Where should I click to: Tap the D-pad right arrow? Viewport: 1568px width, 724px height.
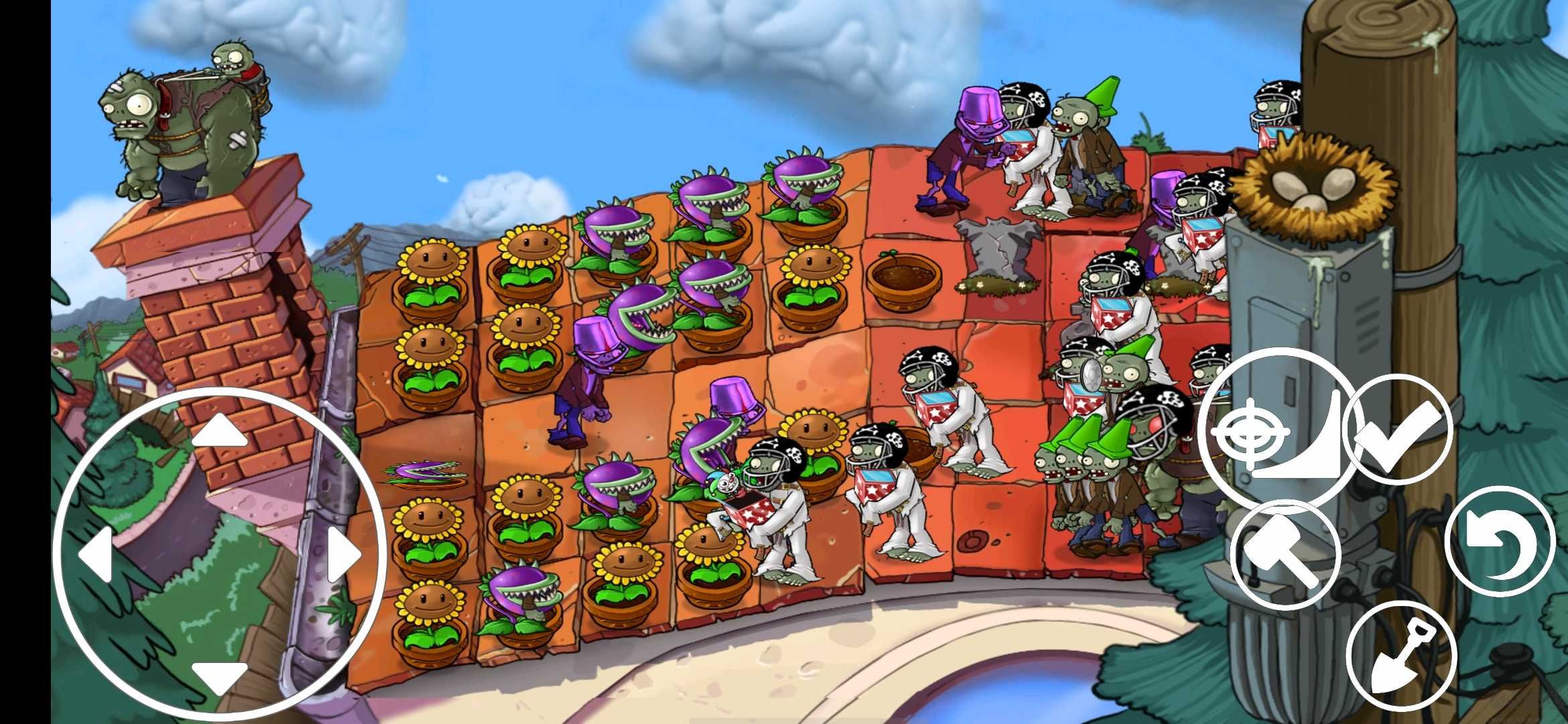344,554
